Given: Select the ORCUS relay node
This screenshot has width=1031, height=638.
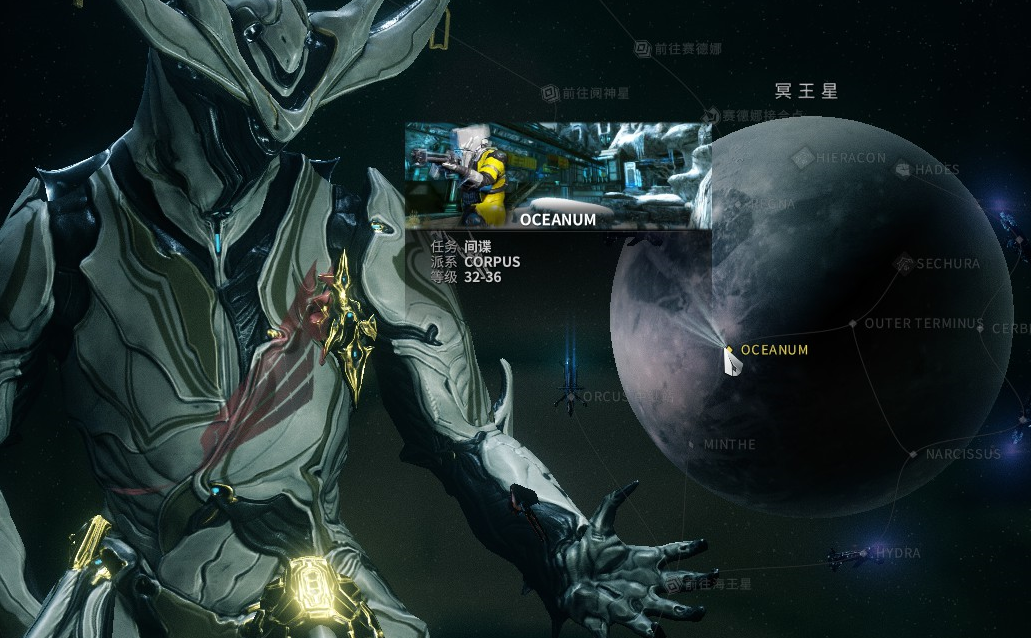Looking at the screenshot, I should 571,397.
